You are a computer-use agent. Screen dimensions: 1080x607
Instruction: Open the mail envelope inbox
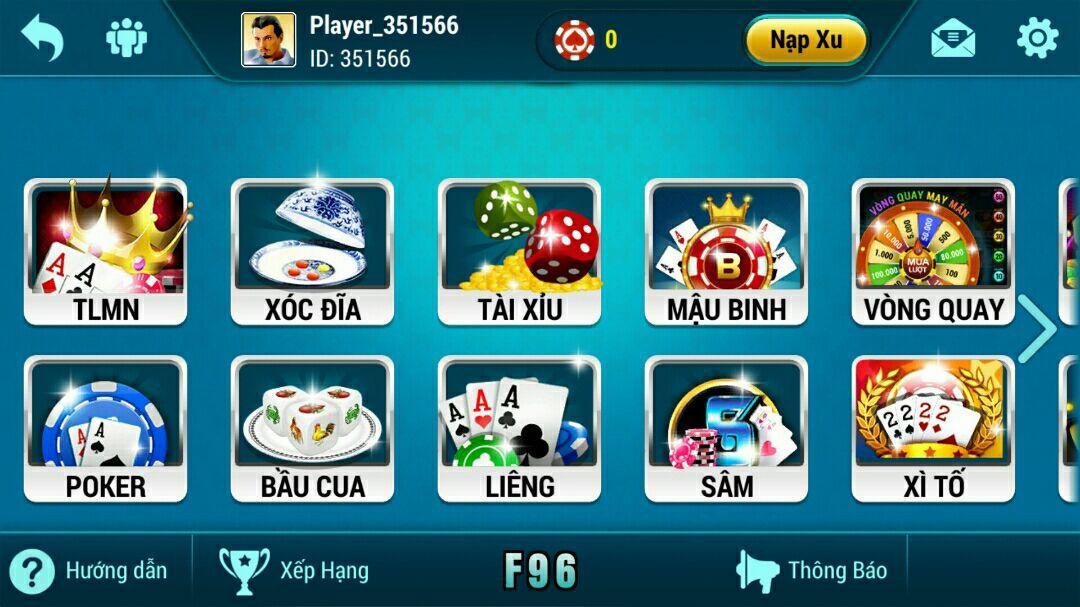click(x=952, y=39)
